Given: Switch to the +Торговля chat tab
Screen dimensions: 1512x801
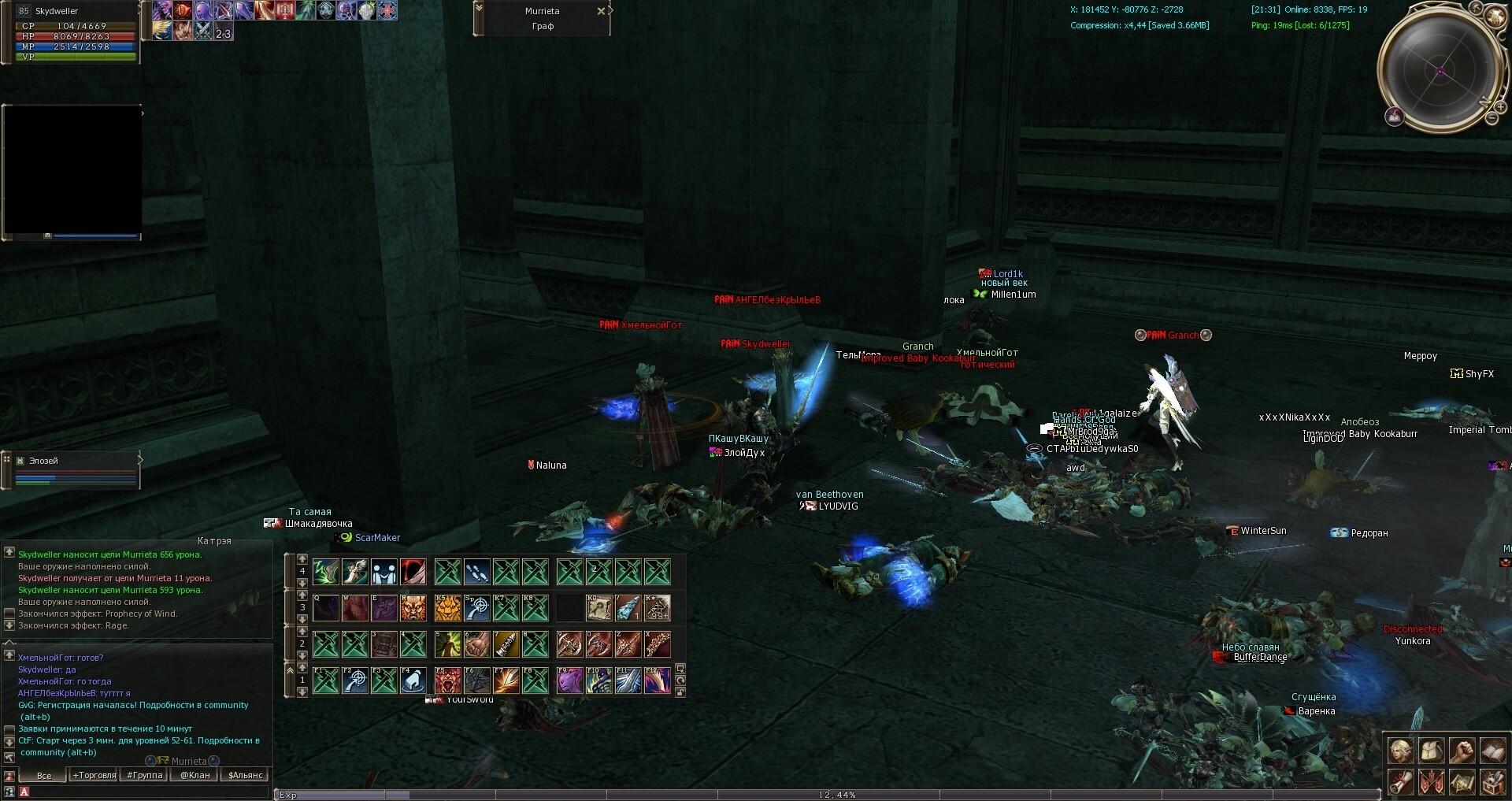Looking at the screenshot, I should click(94, 775).
